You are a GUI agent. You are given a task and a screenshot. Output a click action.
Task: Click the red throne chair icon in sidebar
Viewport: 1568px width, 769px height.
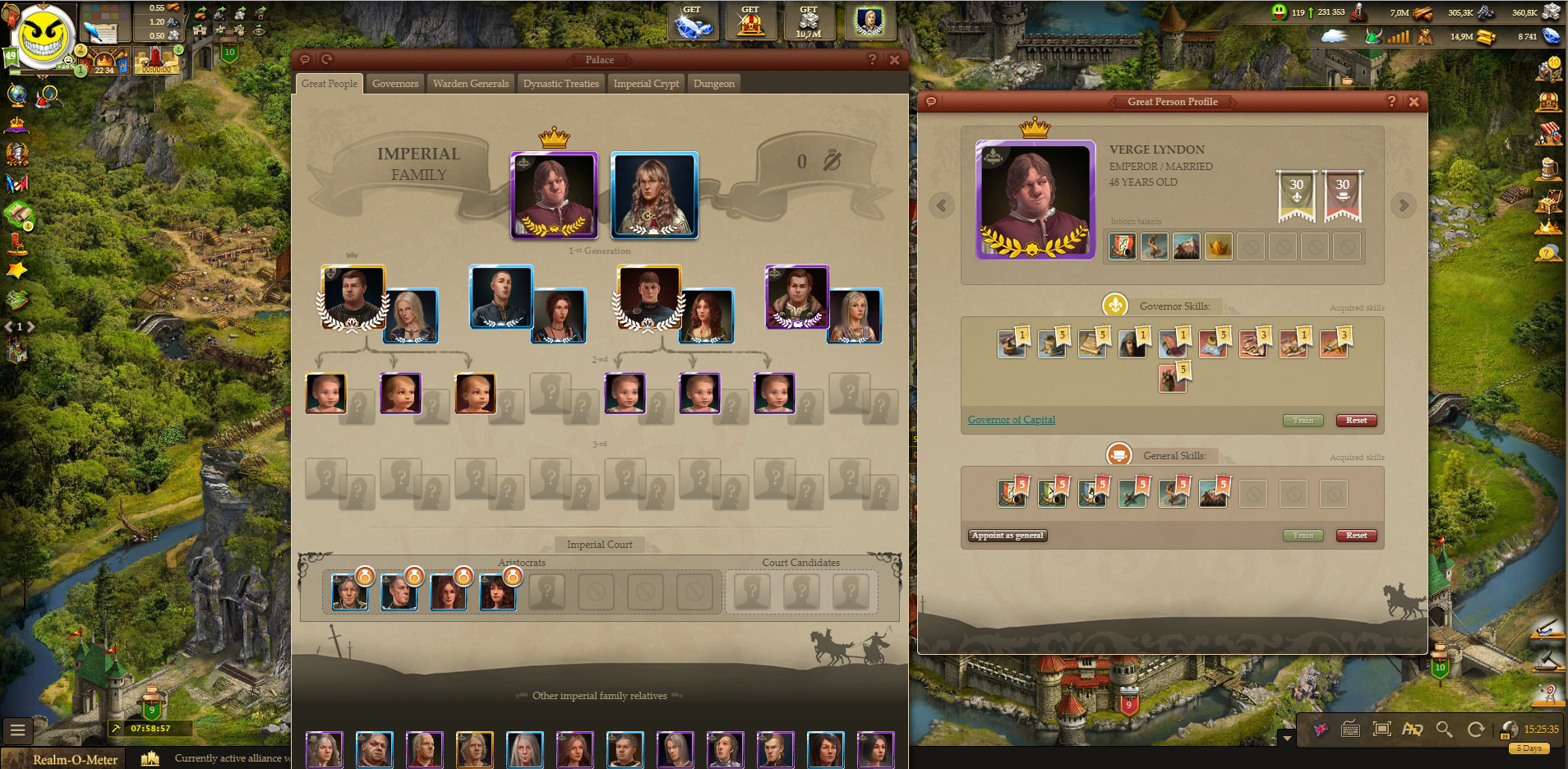(16, 243)
